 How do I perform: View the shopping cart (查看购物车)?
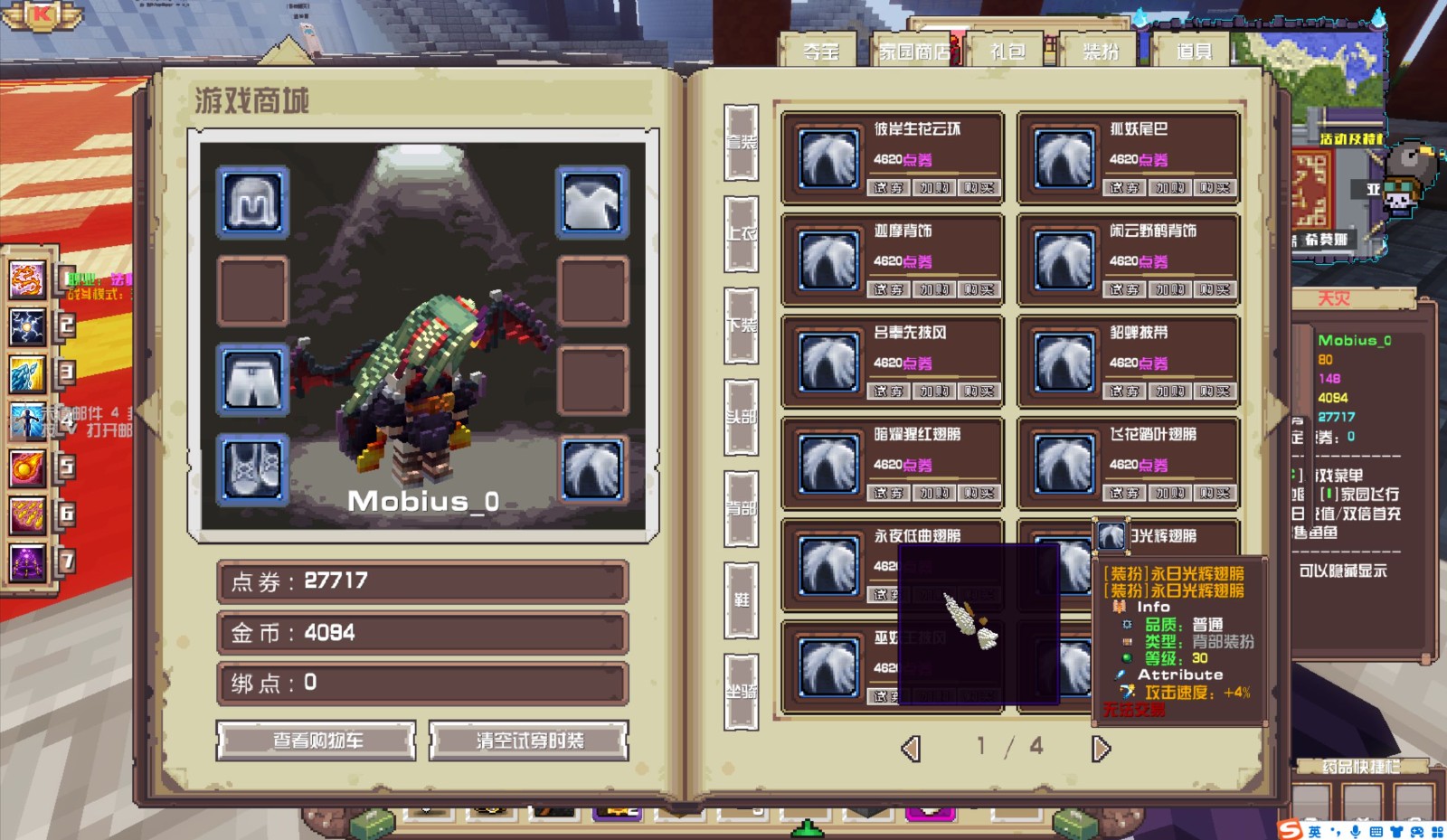[x=317, y=741]
